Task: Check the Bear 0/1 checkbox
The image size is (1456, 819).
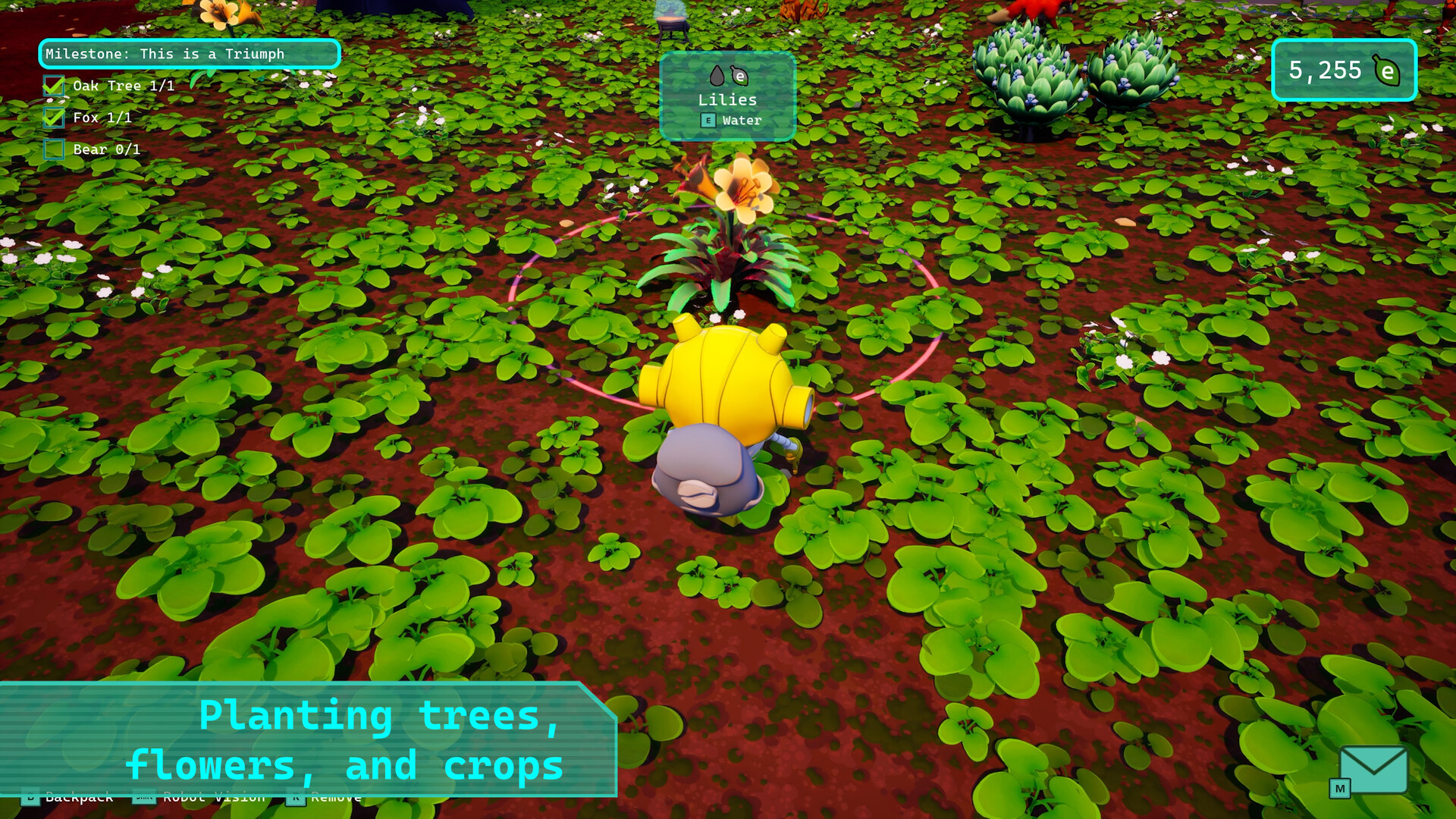Action: (53, 149)
